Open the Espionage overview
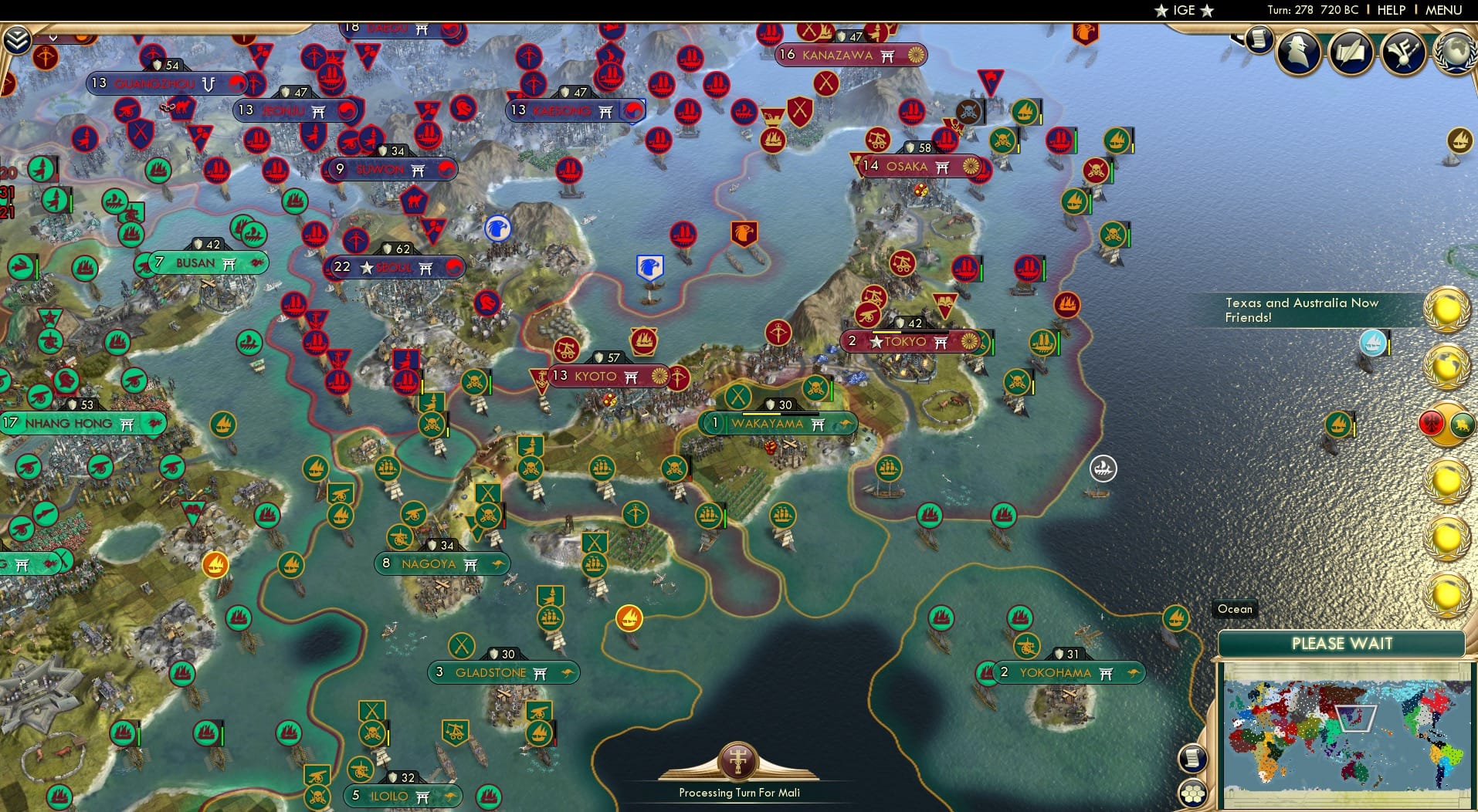Image resolution: width=1478 pixels, height=812 pixels. tap(1299, 52)
